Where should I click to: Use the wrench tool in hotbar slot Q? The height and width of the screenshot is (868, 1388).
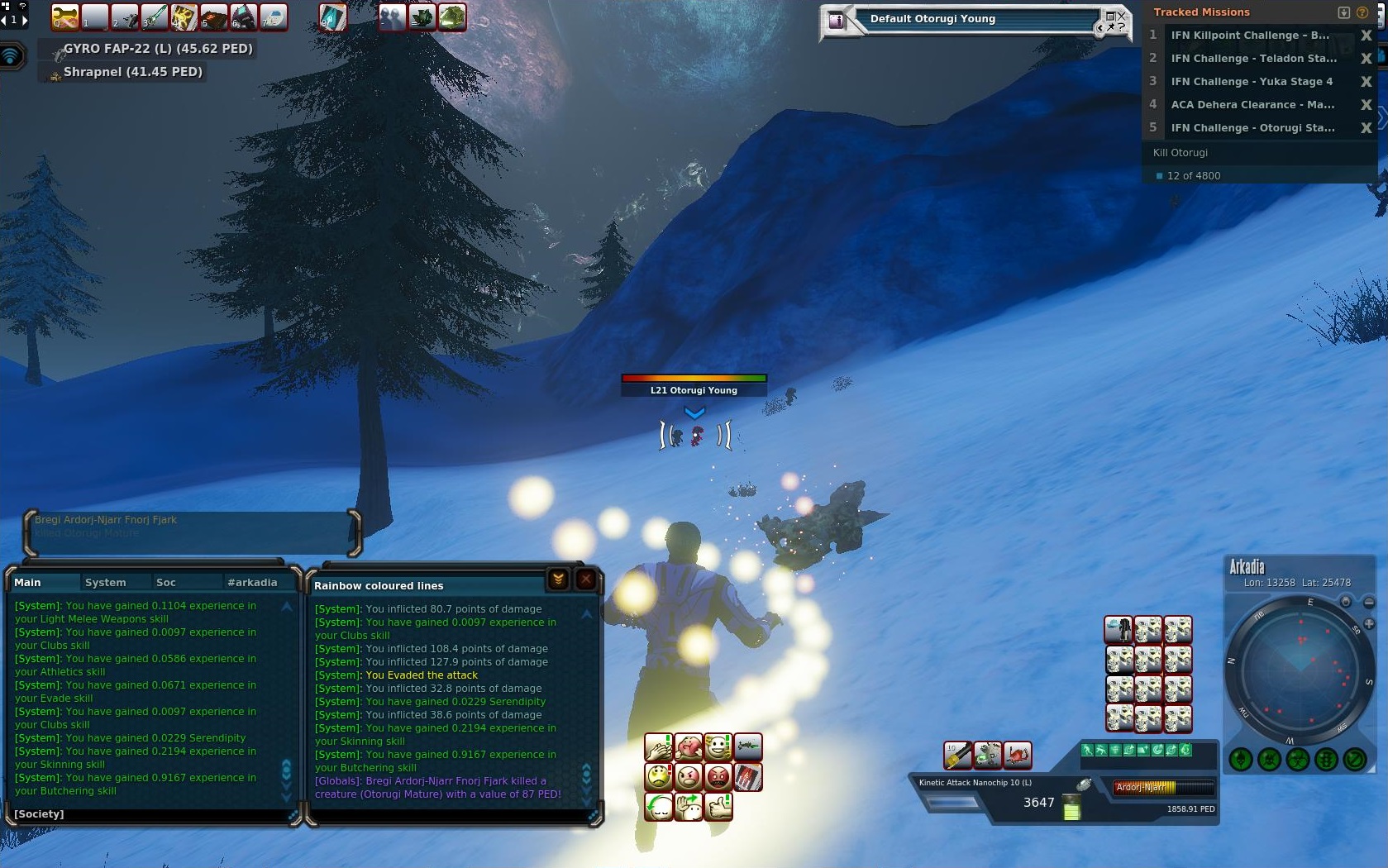pyautogui.click(x=64, y=17)
